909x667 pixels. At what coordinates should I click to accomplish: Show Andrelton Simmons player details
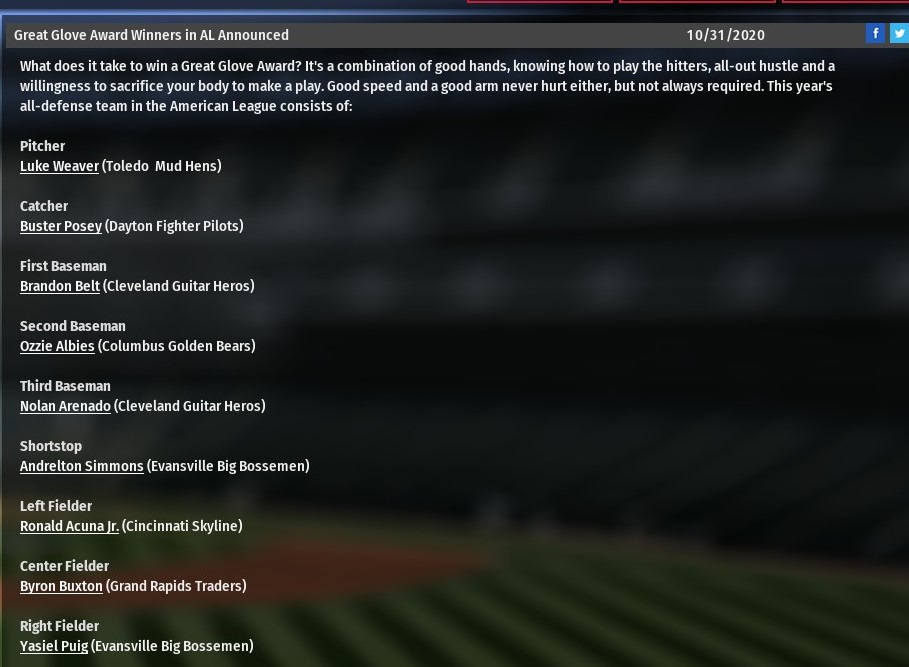coord(82,466)
